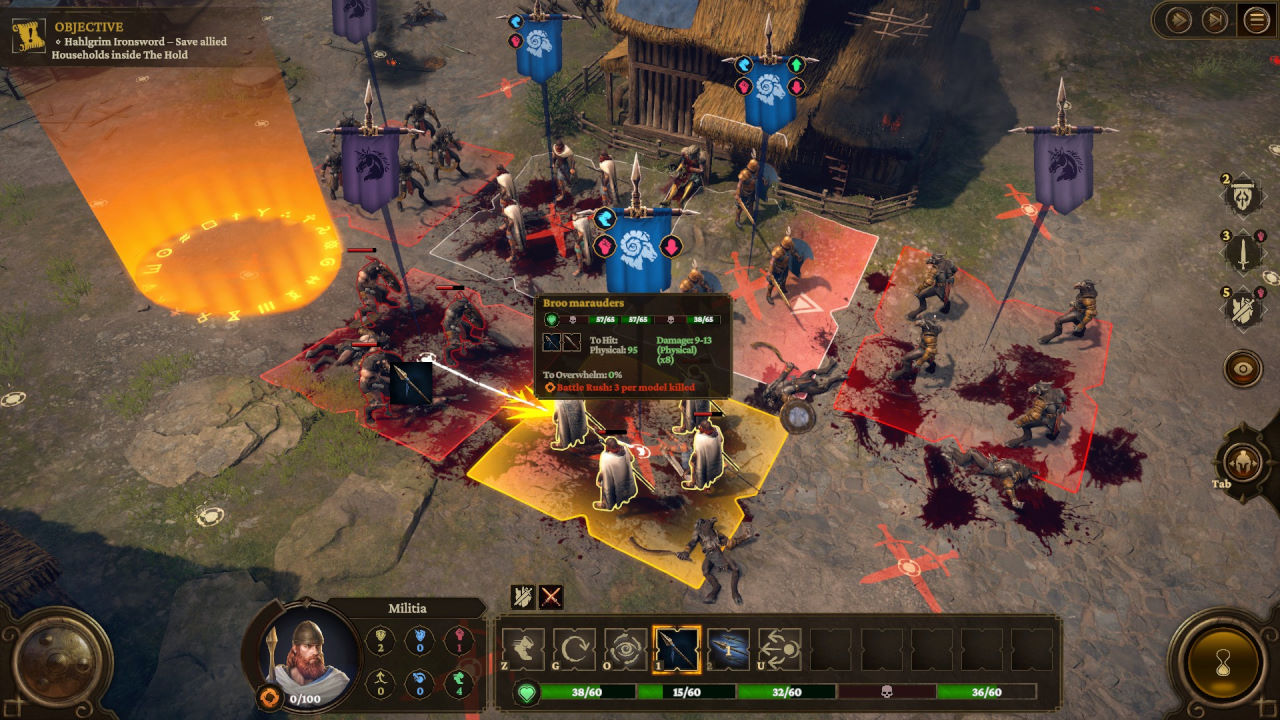Activate the rotate ability
The height and width of the screenshot is (720, 1280).
tap(574, 649)
